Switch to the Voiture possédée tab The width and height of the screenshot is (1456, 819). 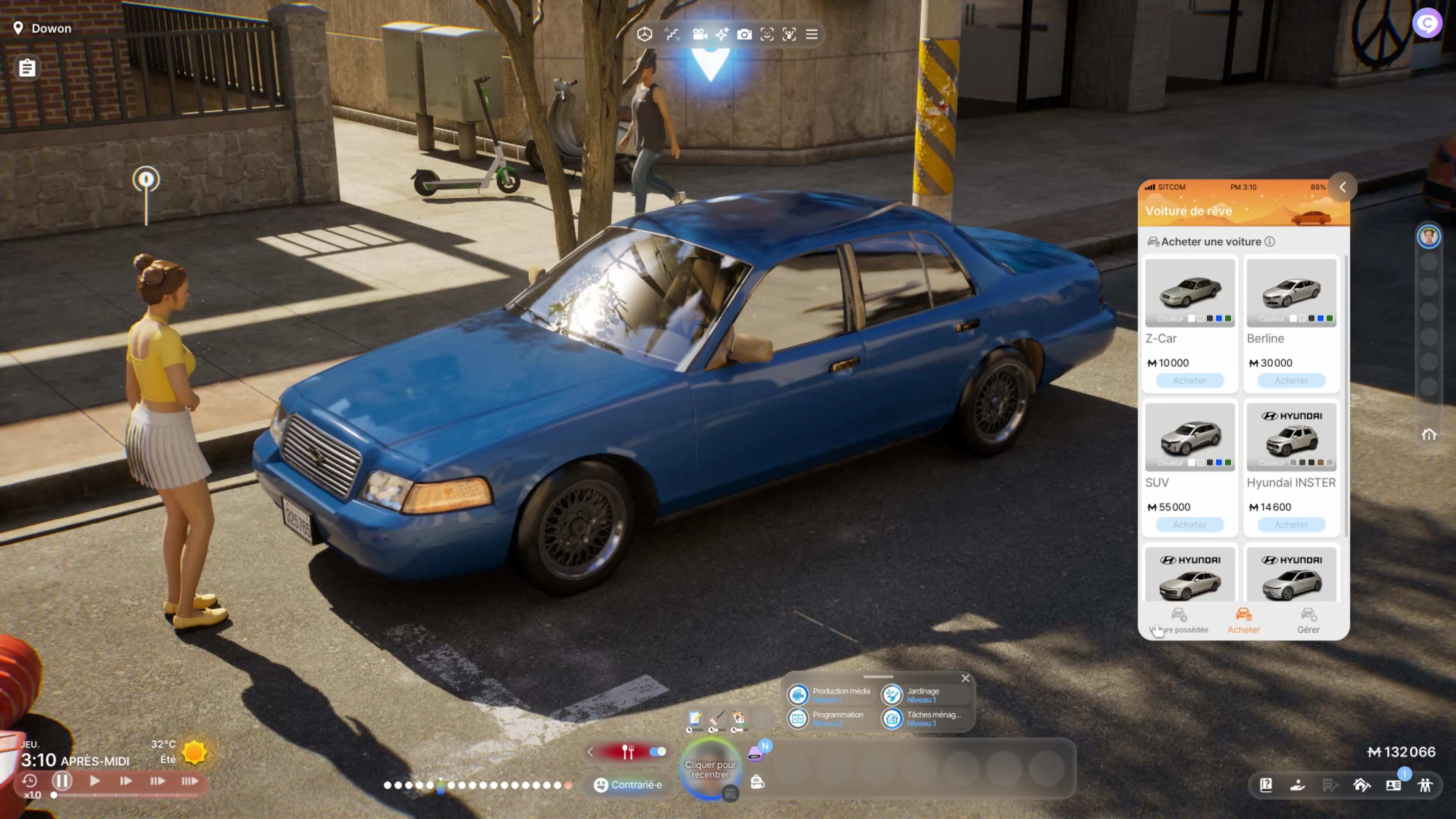pyautogui.click(x=1178, y=621)
